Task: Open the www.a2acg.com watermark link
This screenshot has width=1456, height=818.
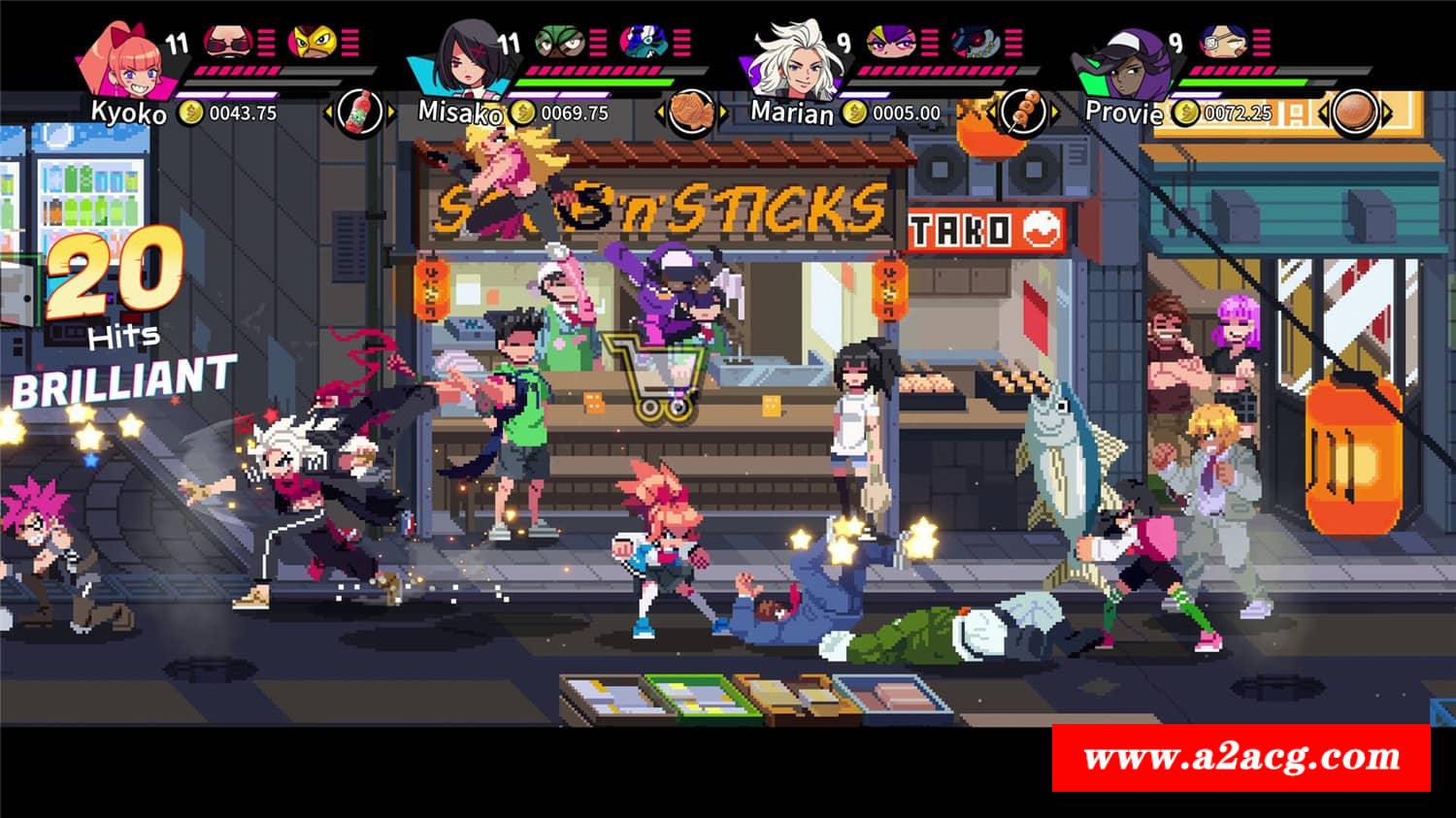Action: coord(1241,758)
